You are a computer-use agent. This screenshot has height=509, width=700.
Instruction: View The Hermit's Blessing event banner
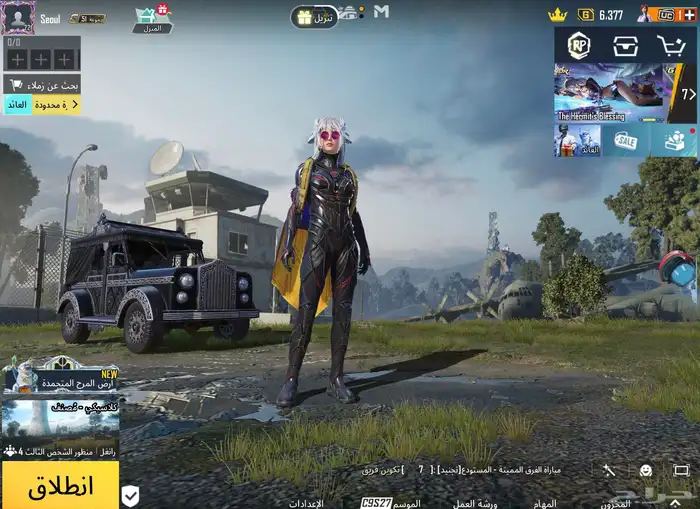[x=611, y=92]
